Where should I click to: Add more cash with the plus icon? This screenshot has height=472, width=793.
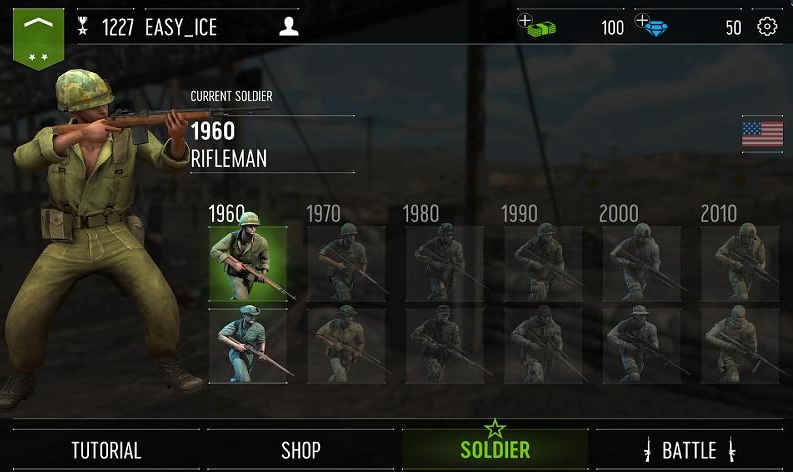coord(526,22)
